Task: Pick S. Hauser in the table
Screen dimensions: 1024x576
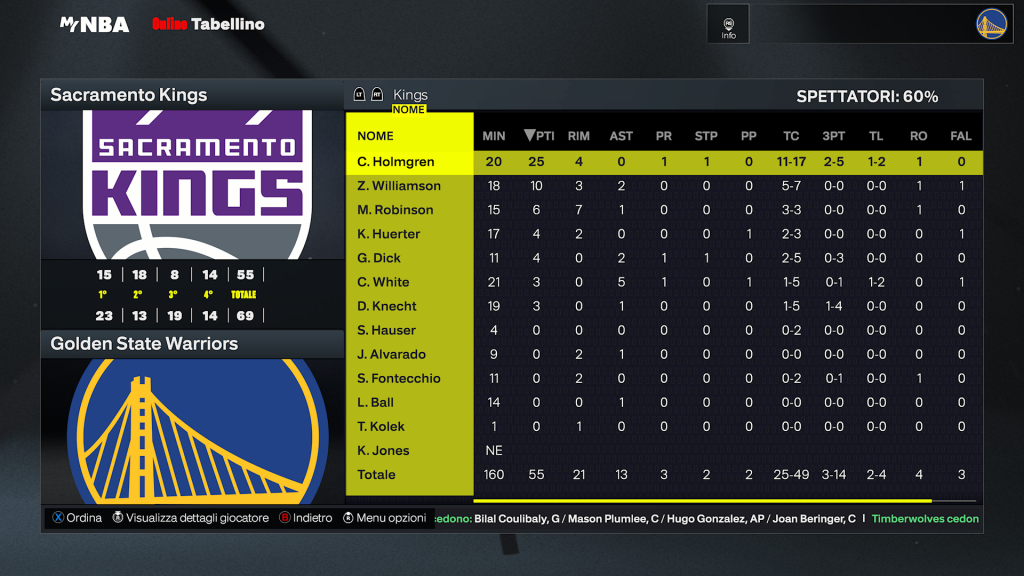Action: (x=386, y=330)
